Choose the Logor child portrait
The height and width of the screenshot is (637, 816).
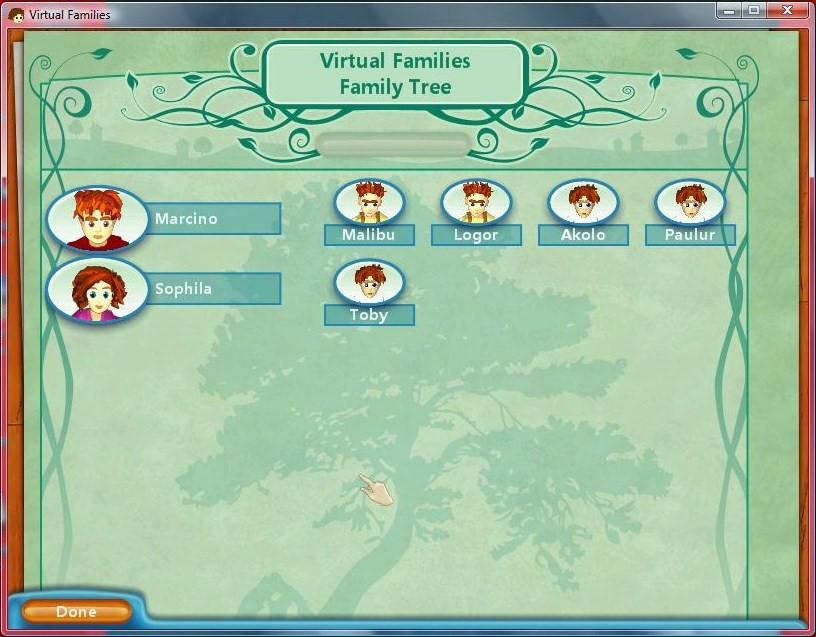click(x=476, y=202)
